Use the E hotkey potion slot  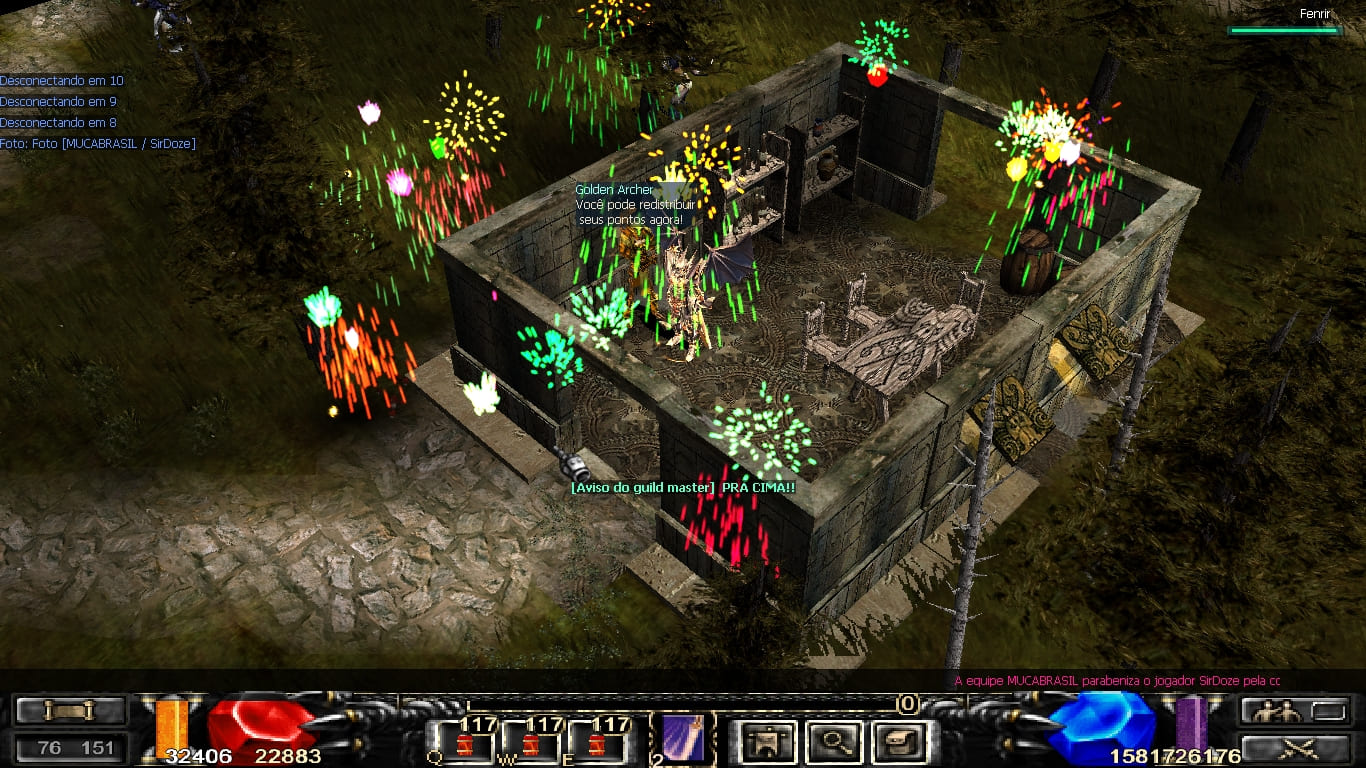click(x=598, y=742)
